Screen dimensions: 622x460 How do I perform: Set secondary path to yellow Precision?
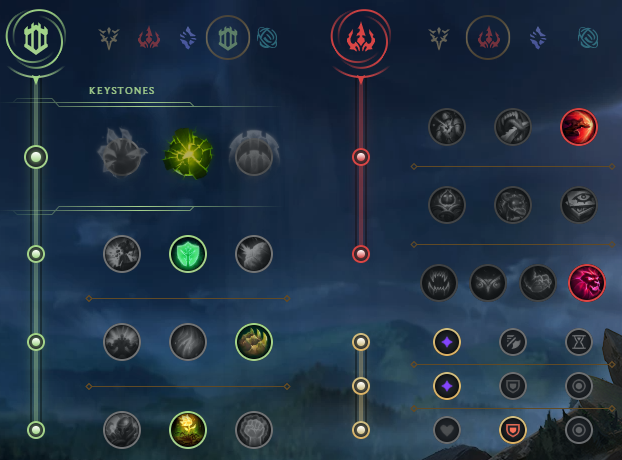[438, 38]
